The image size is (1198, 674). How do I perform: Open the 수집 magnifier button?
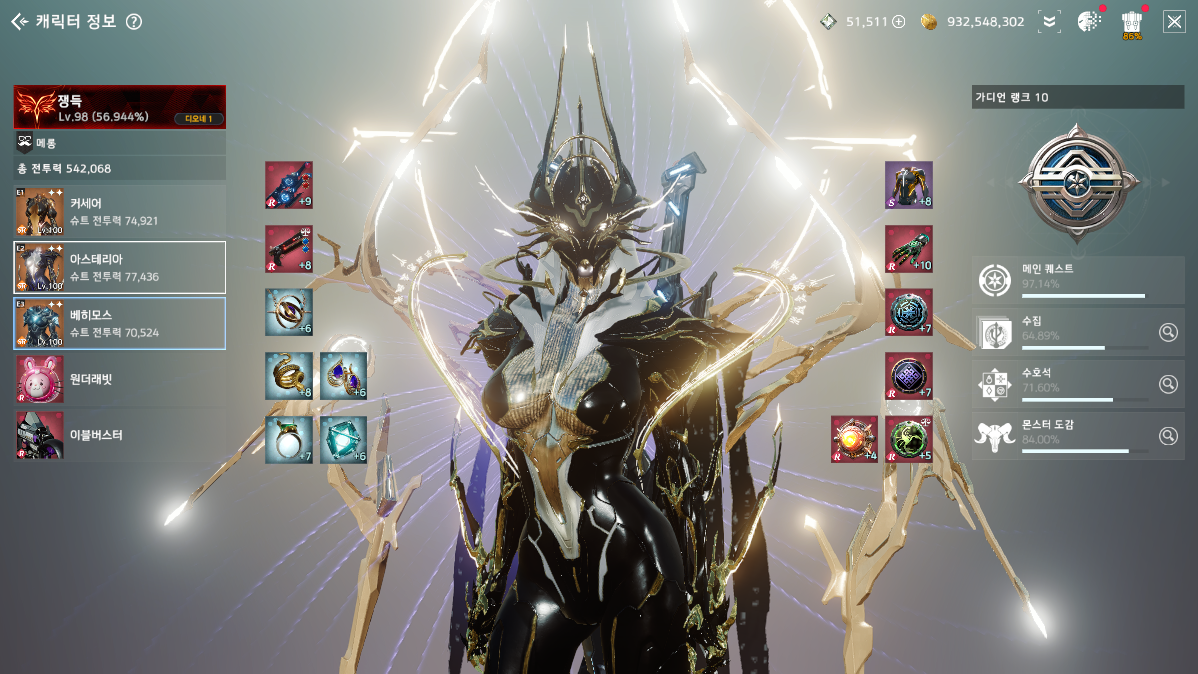click(x=1167, y=332)
